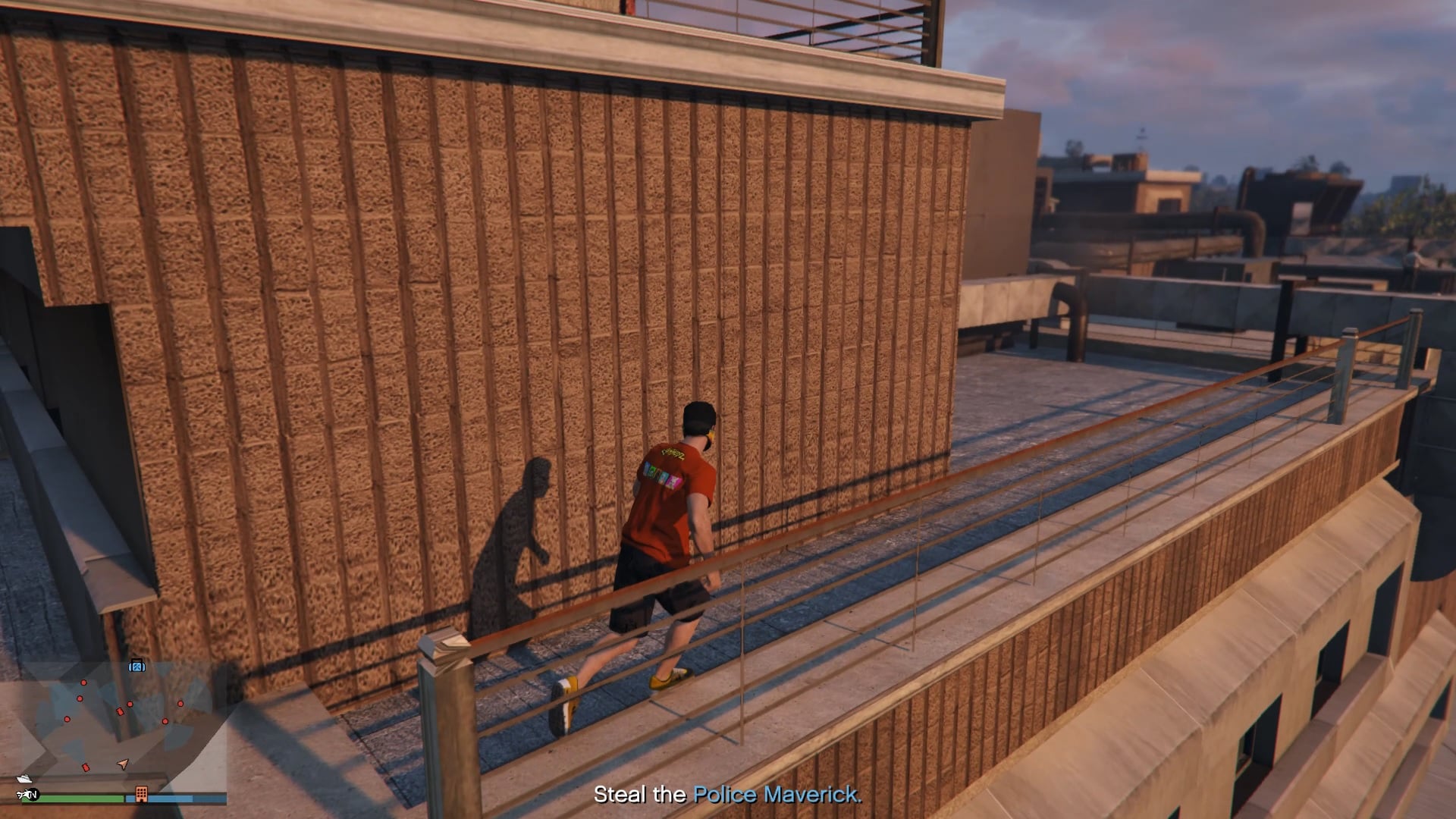The height and width of the screenshot is (819, 1456).
Task: Click the blue armor duffel bag icon above the minimap
Action: (137, 667)
